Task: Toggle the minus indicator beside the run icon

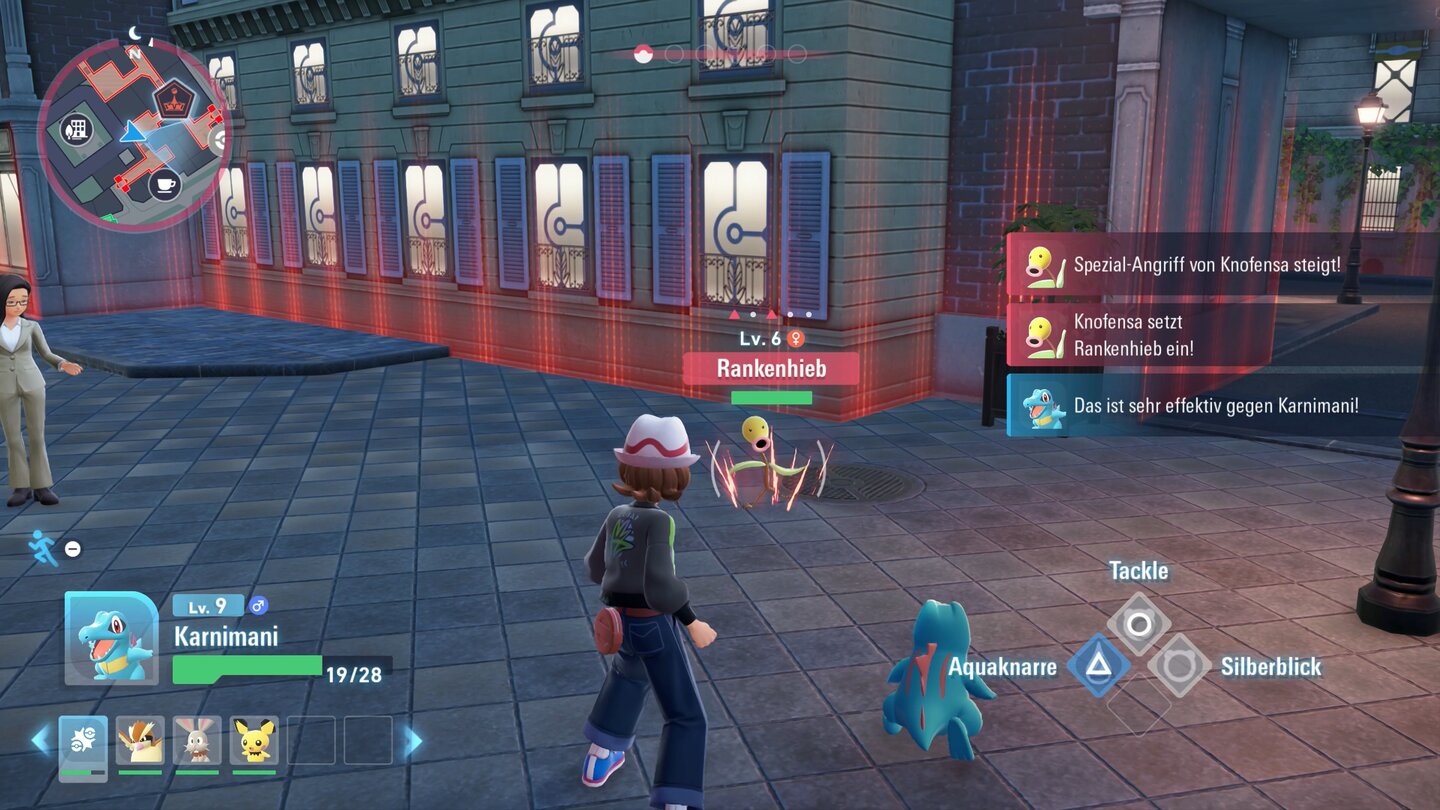Action: [72, 547]
